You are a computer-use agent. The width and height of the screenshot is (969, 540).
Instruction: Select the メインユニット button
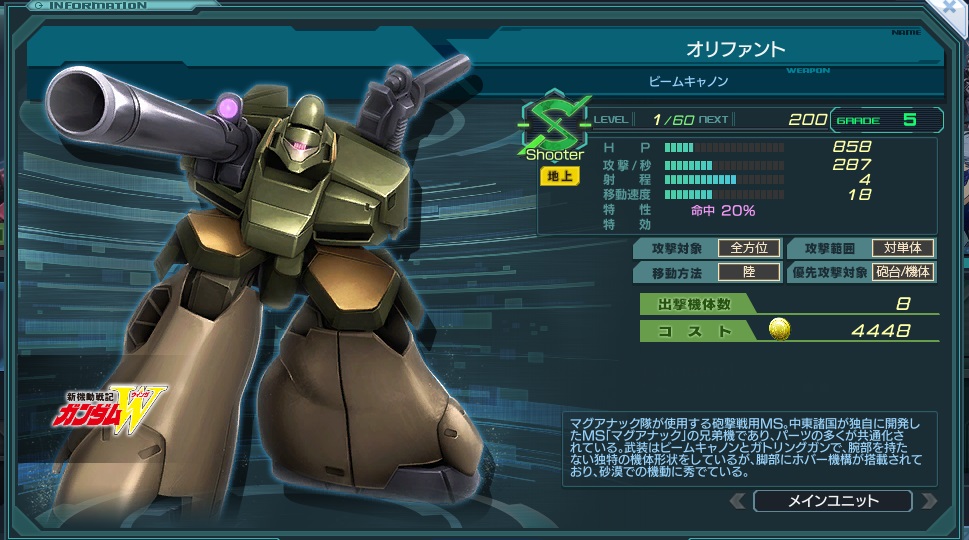point(832,501)
